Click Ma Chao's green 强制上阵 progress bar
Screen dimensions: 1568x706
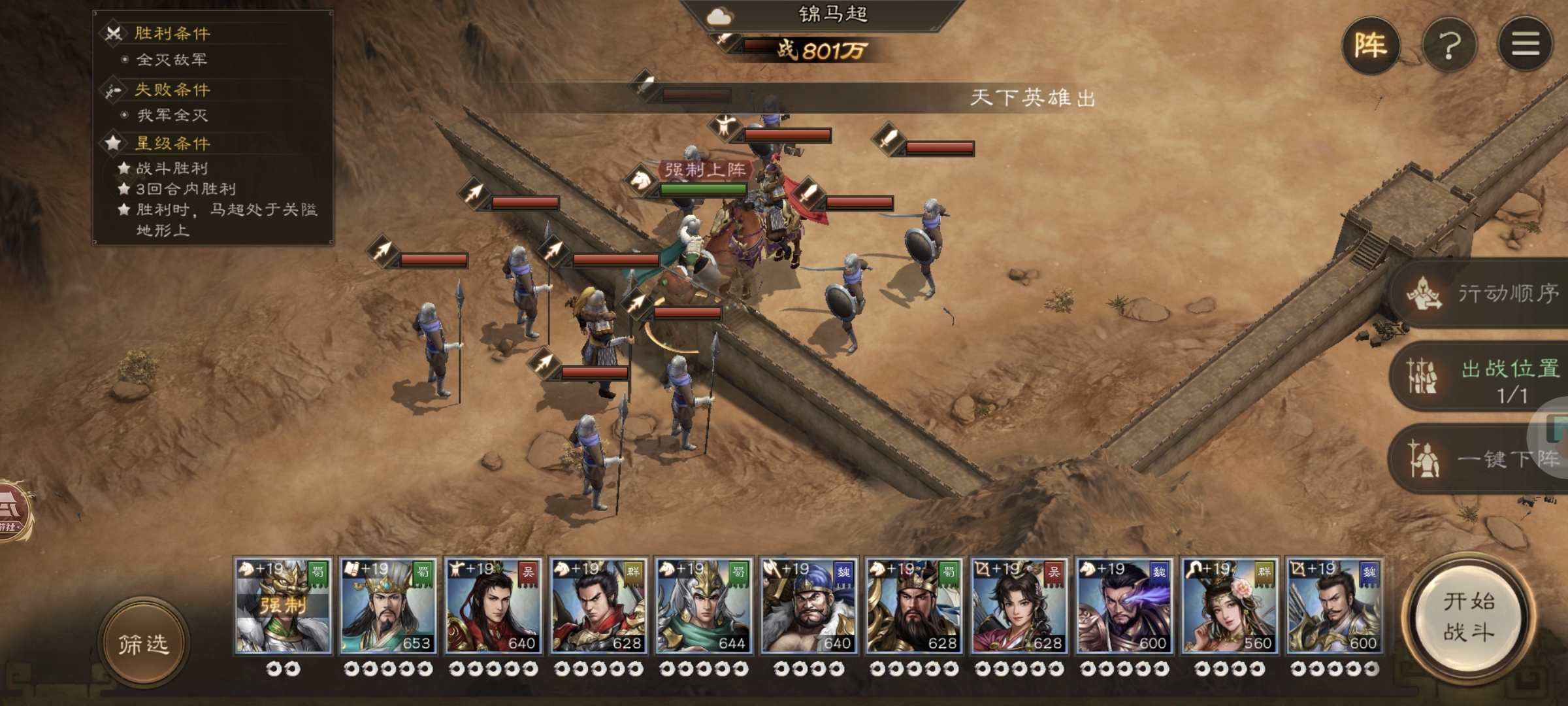point(702,190)
